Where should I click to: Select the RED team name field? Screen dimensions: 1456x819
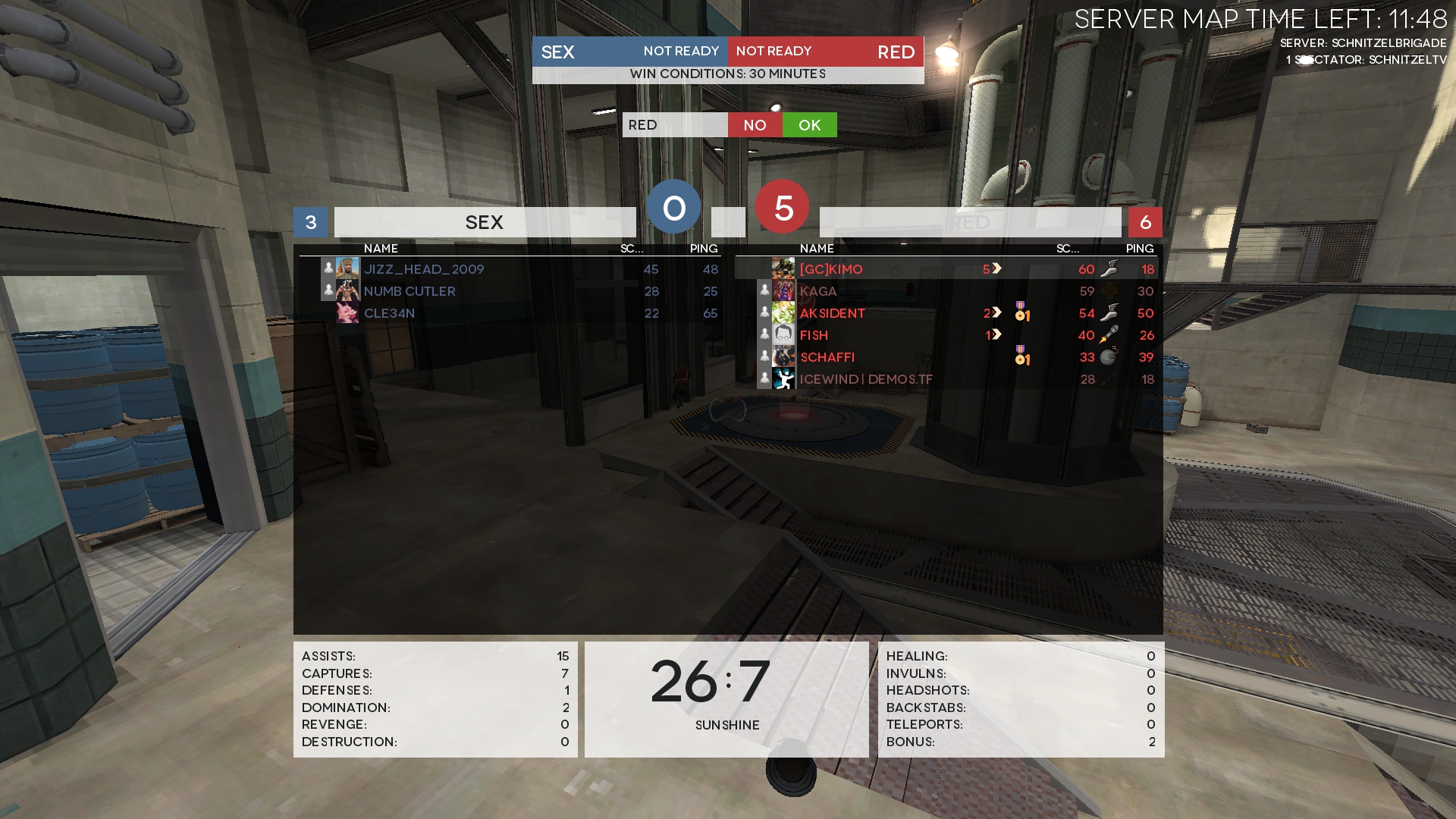pyautogui.click(x=674, y=125)
